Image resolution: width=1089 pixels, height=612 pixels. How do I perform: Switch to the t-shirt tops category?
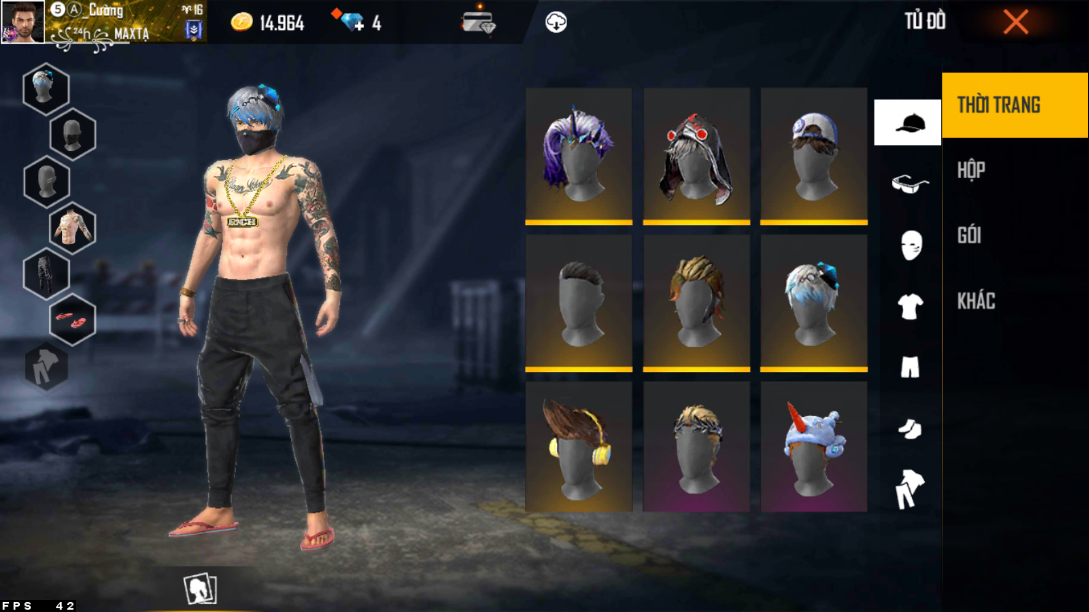(x=909, y=306)
